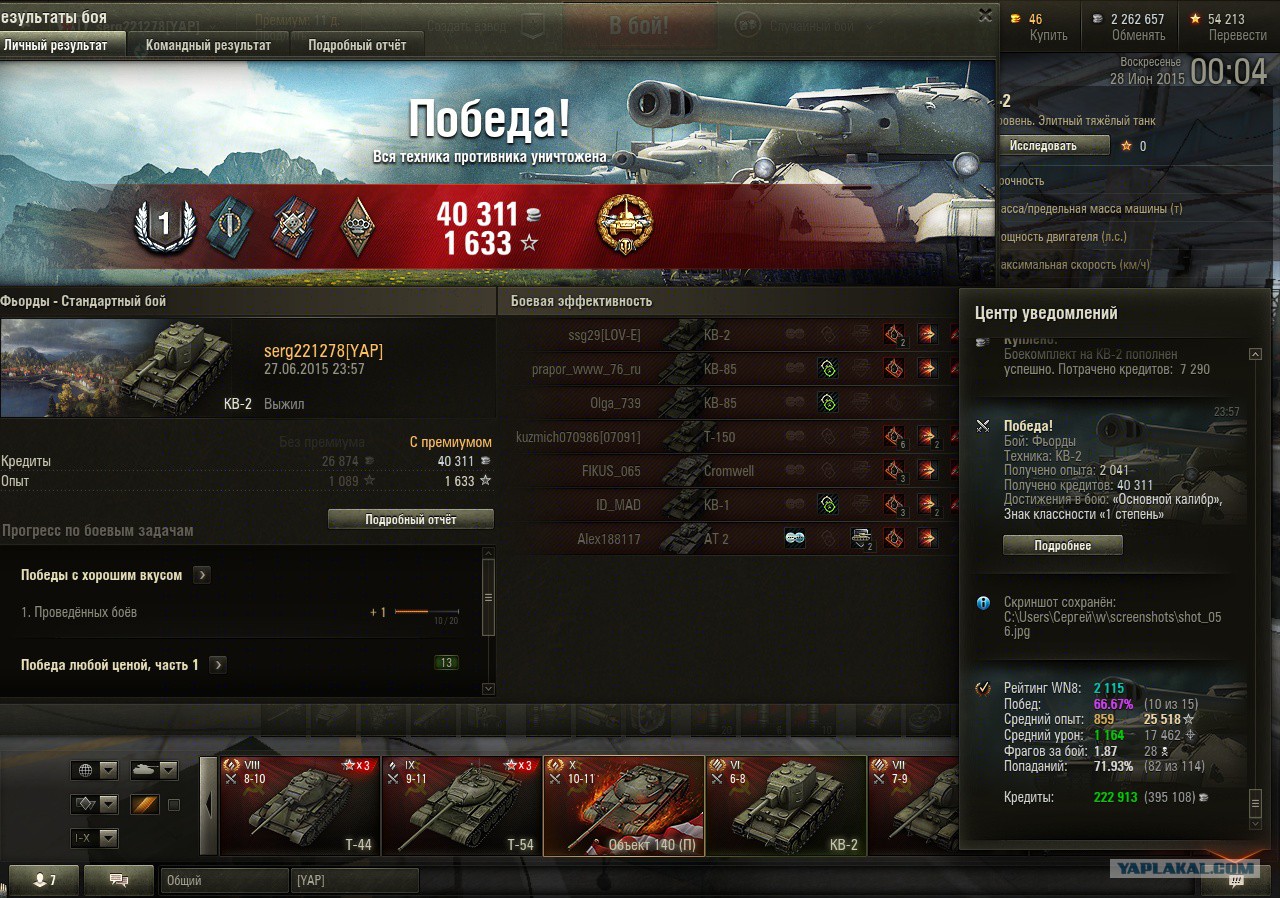
Task: Open the tier I-X filter dropdown
Action: [95, 838]
